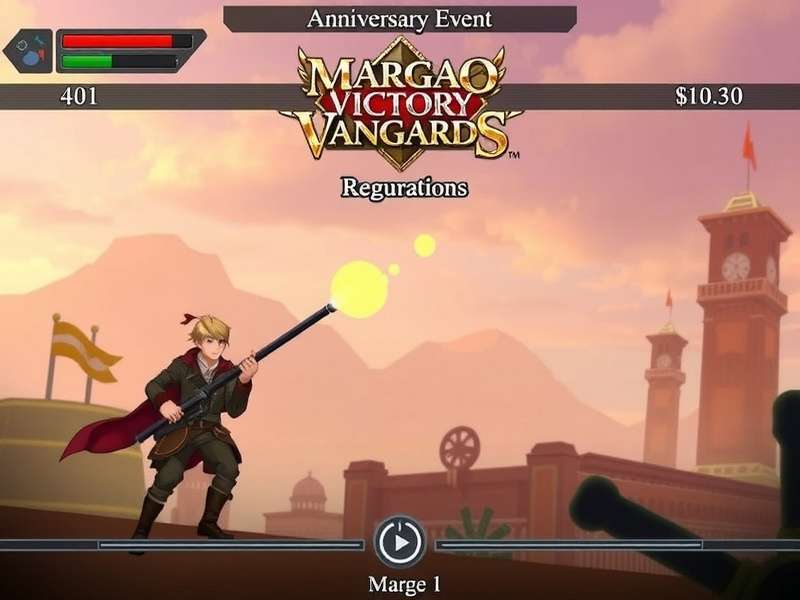
Task: Click the round play button
Action: tap(399, 544)
